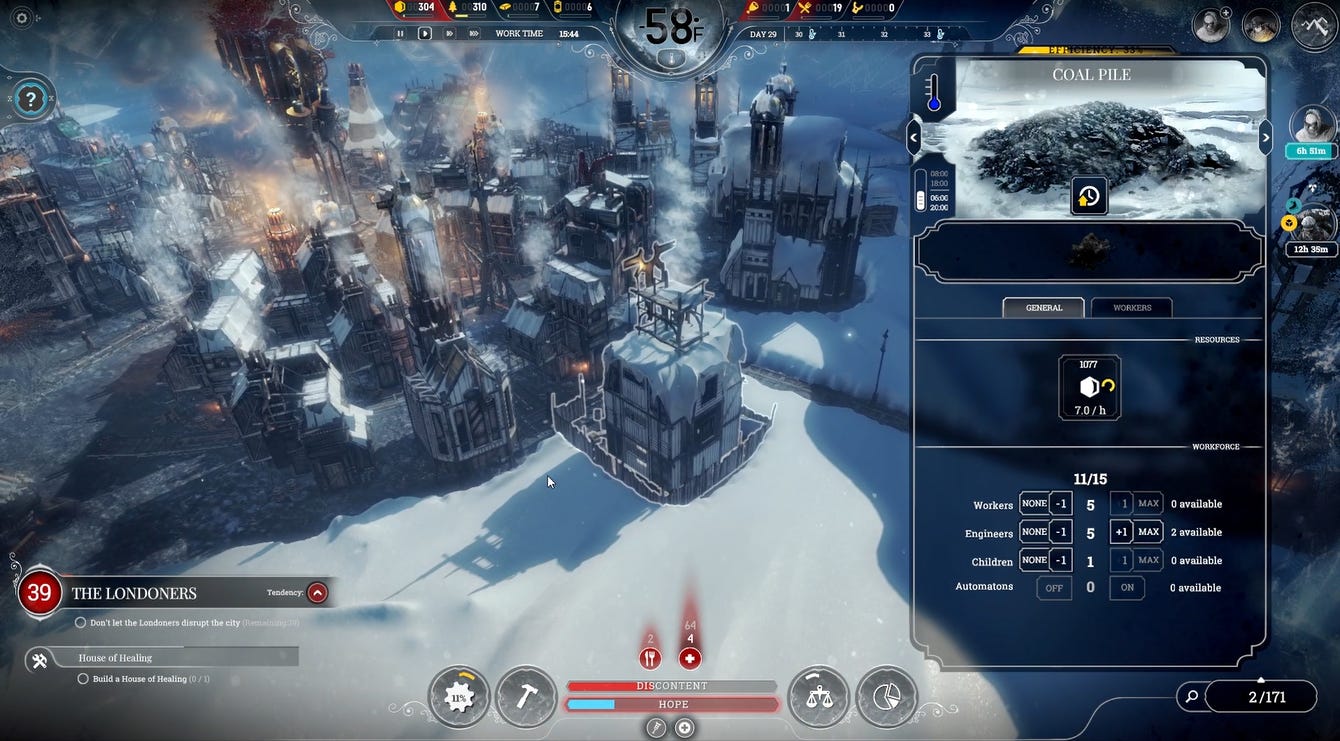This screenshot has width=1340, height=741.
Task: Set fastest game speed with triple arrows
Action: point(472,33)
